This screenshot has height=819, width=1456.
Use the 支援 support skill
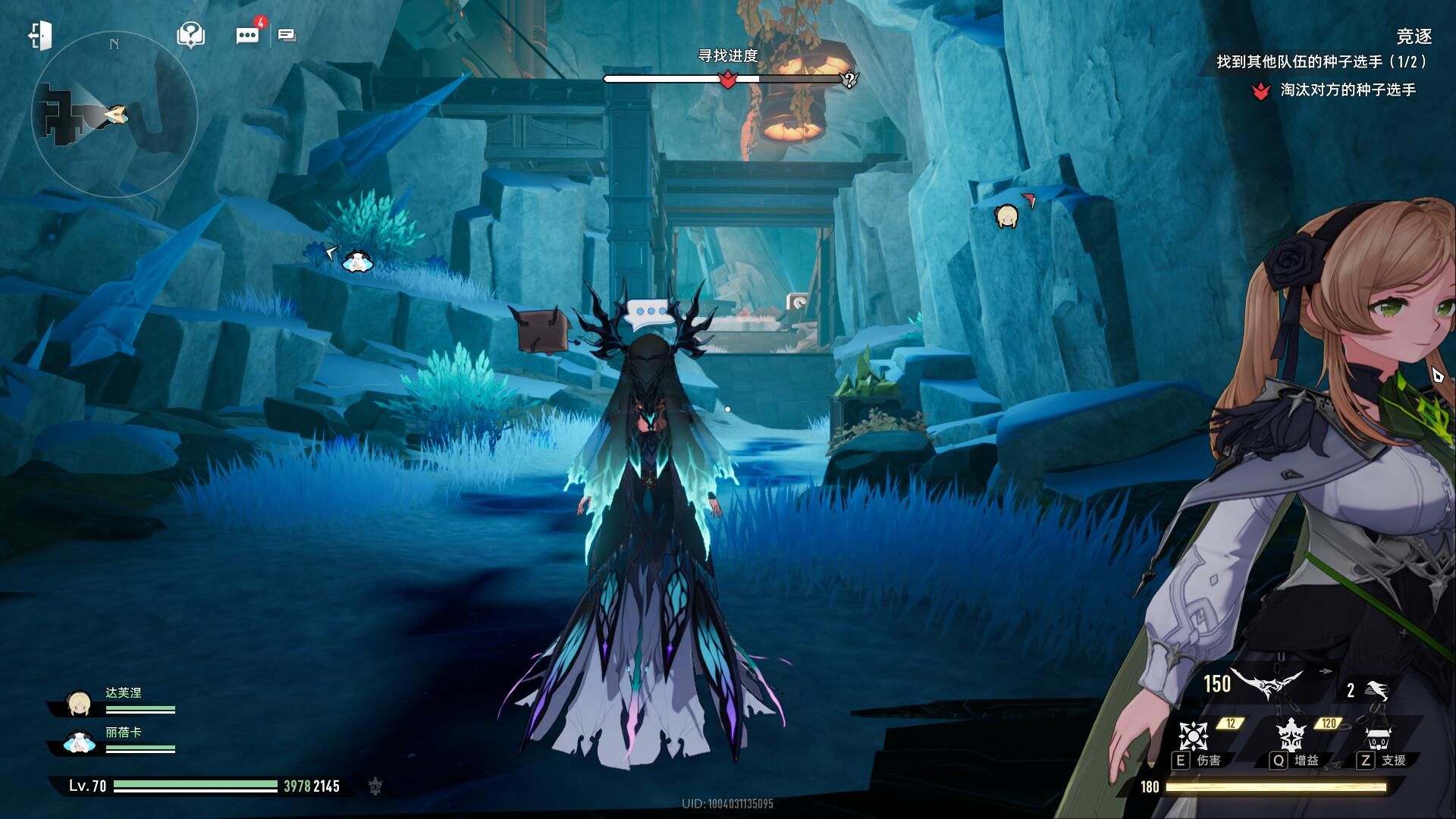click(x=1377, y=737)
